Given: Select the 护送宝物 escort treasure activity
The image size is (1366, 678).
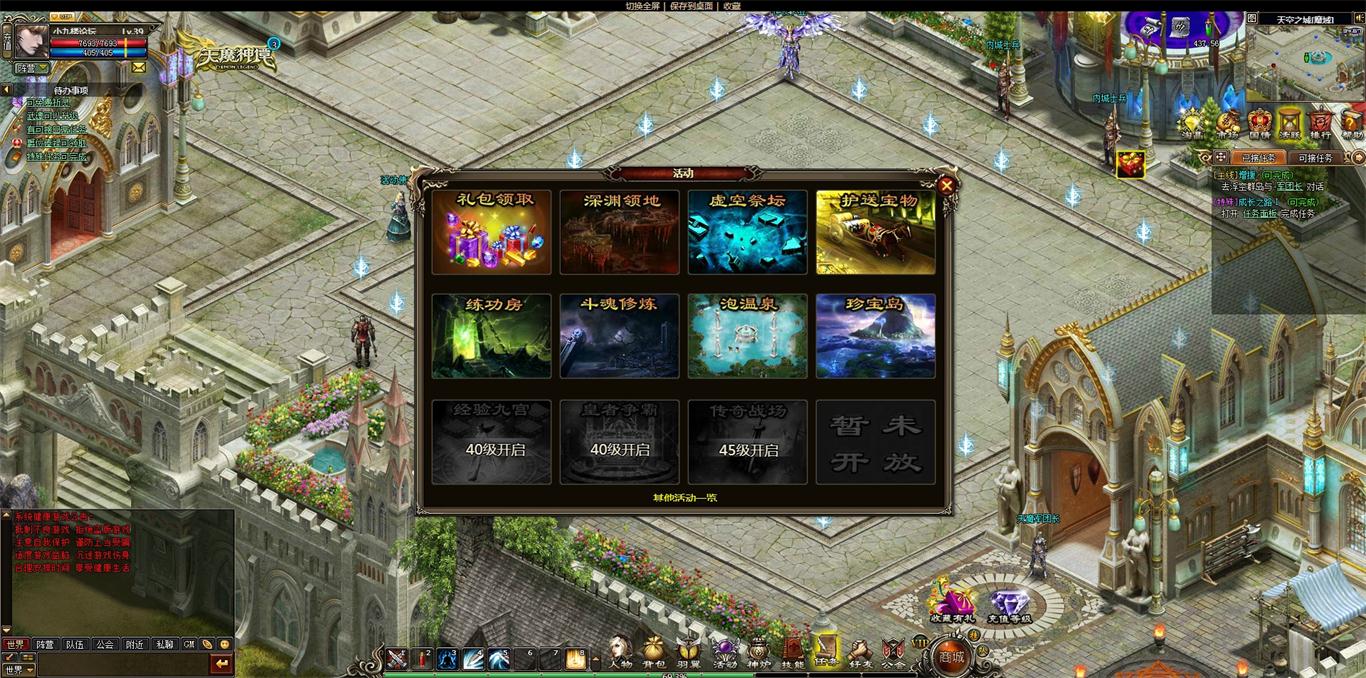Looking at the screenshot, I should pos(875,232).
